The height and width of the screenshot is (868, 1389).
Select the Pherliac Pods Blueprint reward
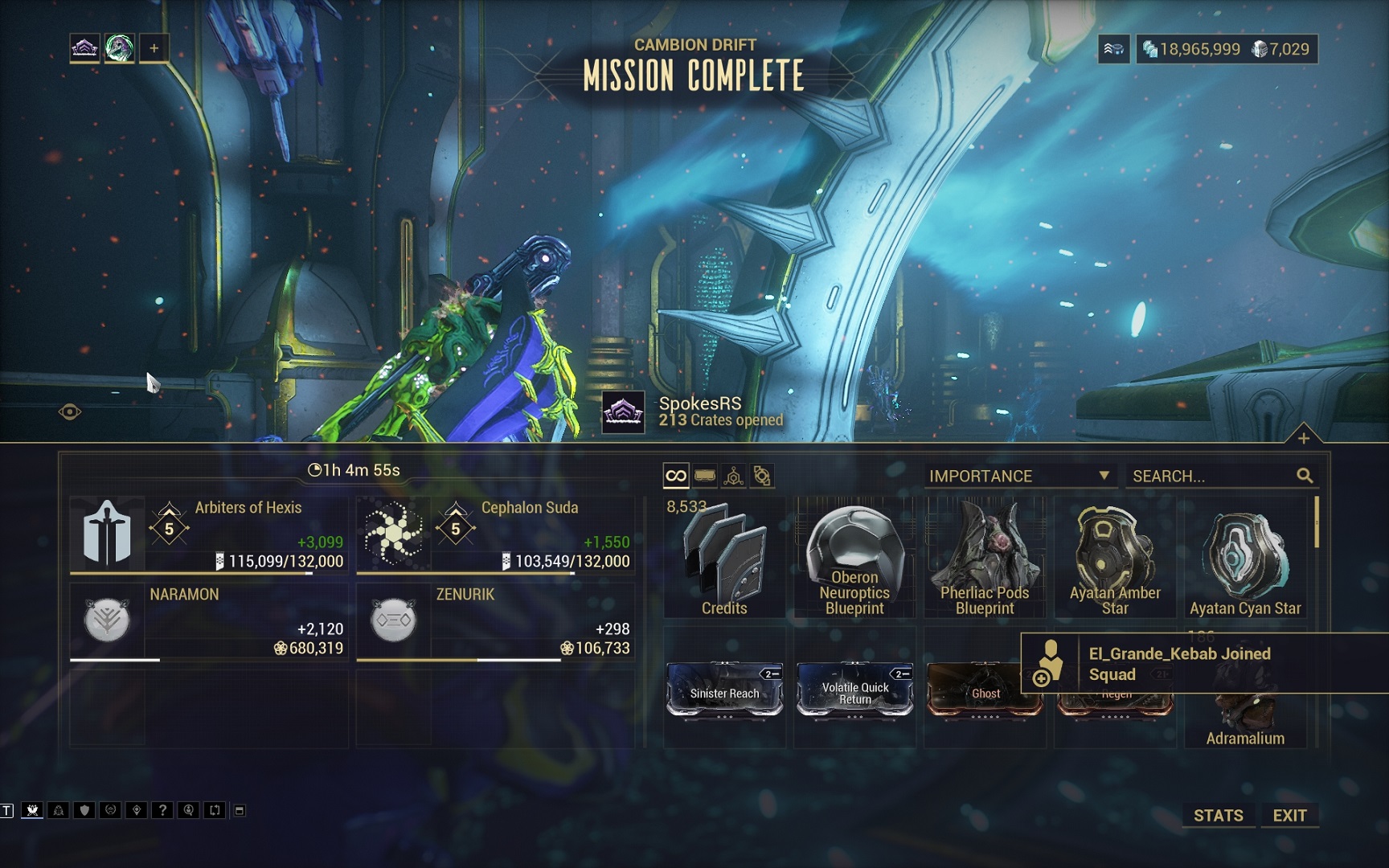coord(985,558)
